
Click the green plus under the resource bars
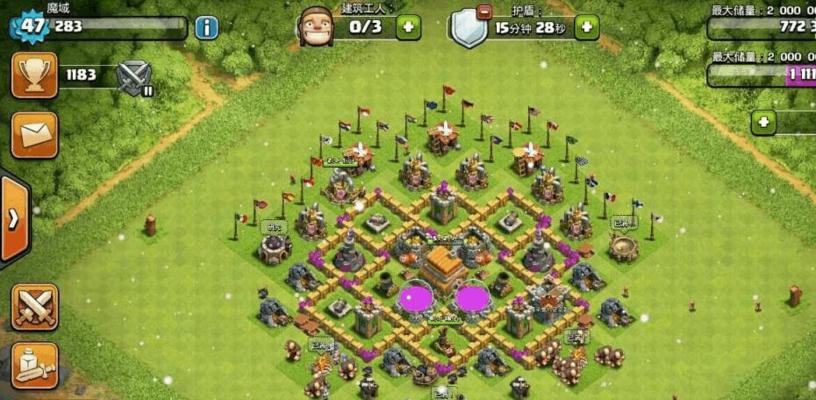(x=765, y=122)
